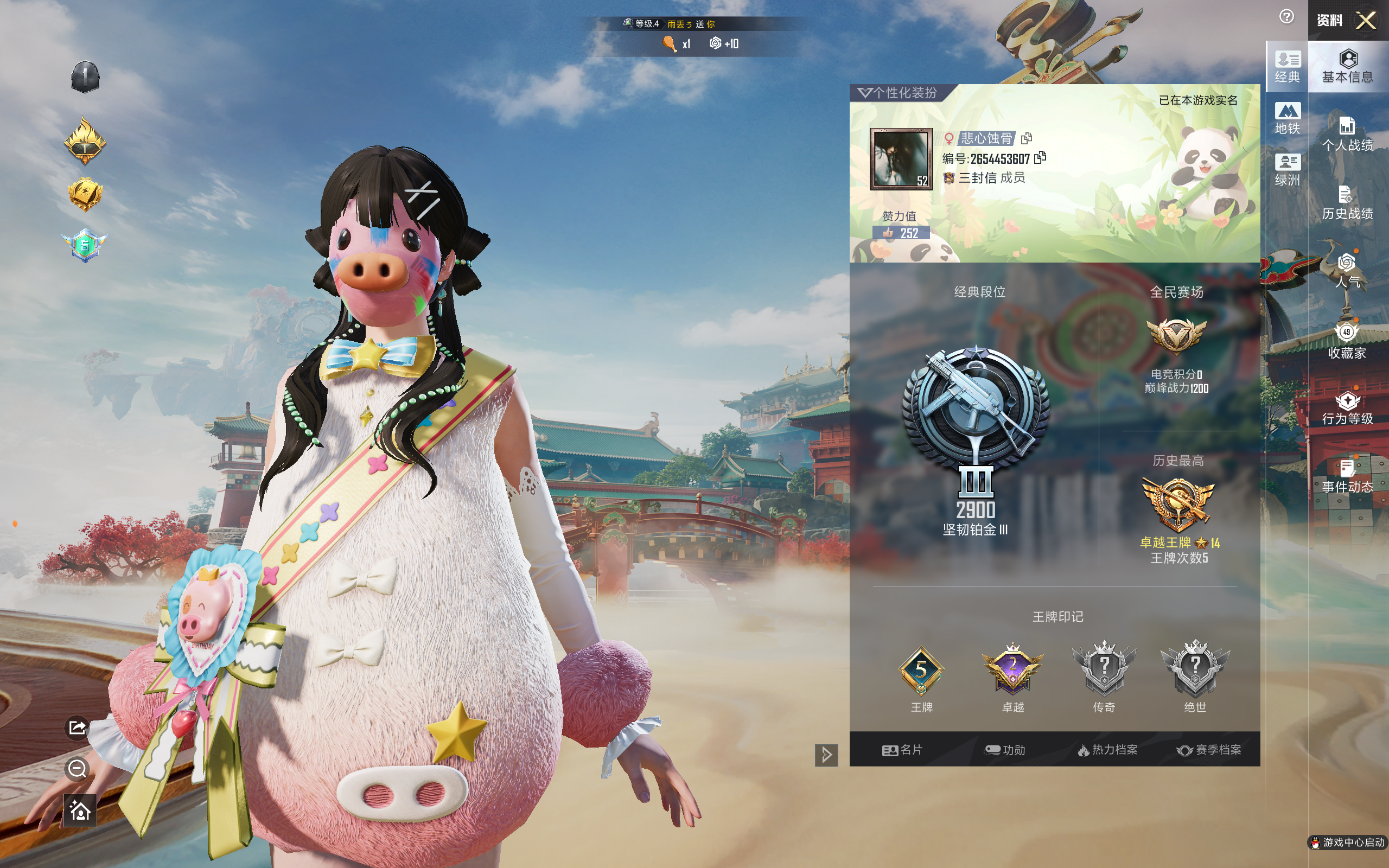Viewport: 1389px width, 868px height.
Task: Open the 事件动态 events feed
Action: click(x=1347, y=476)
